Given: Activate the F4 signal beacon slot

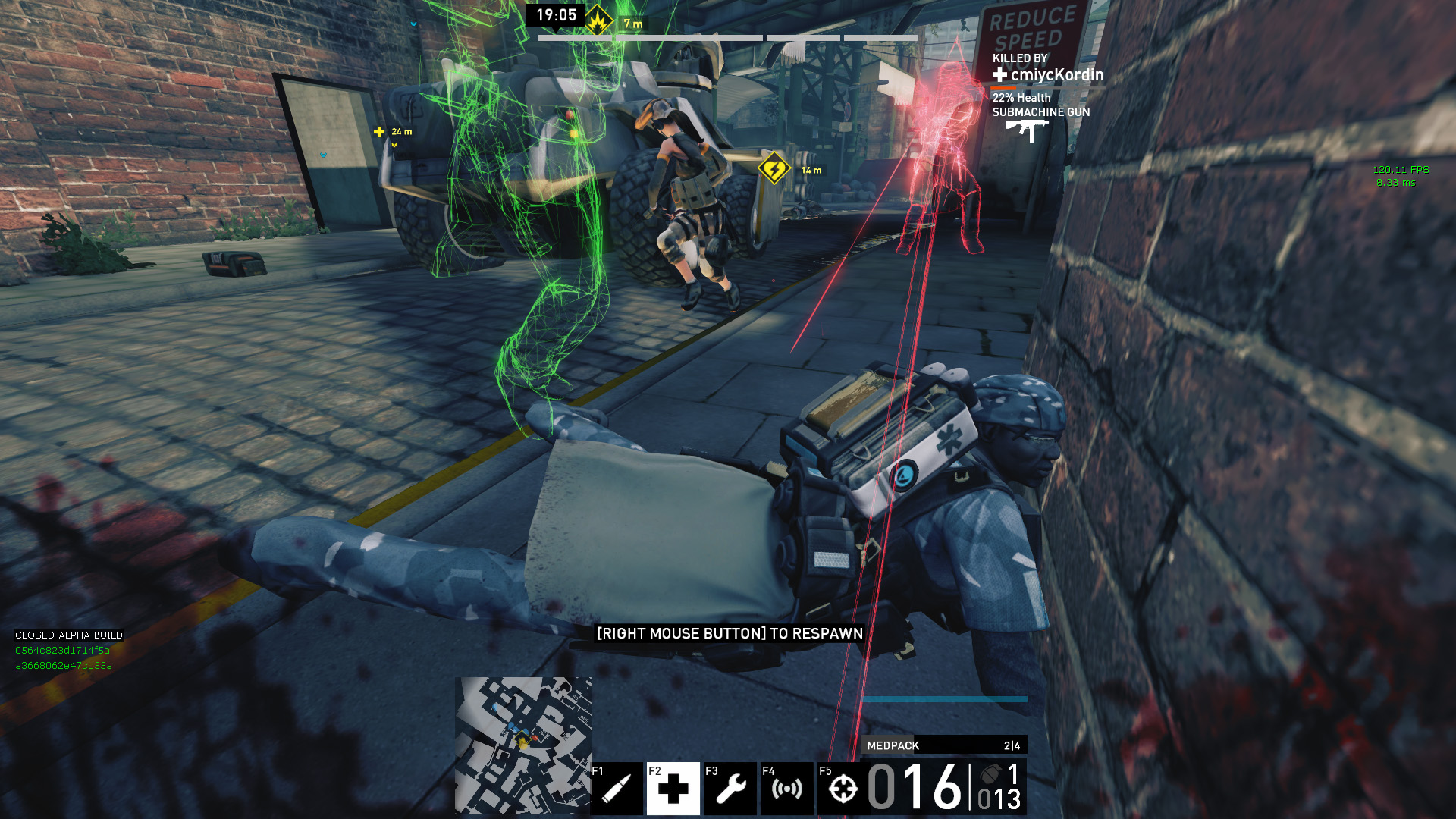Looking at the screenshot, I should click(786, 789).
